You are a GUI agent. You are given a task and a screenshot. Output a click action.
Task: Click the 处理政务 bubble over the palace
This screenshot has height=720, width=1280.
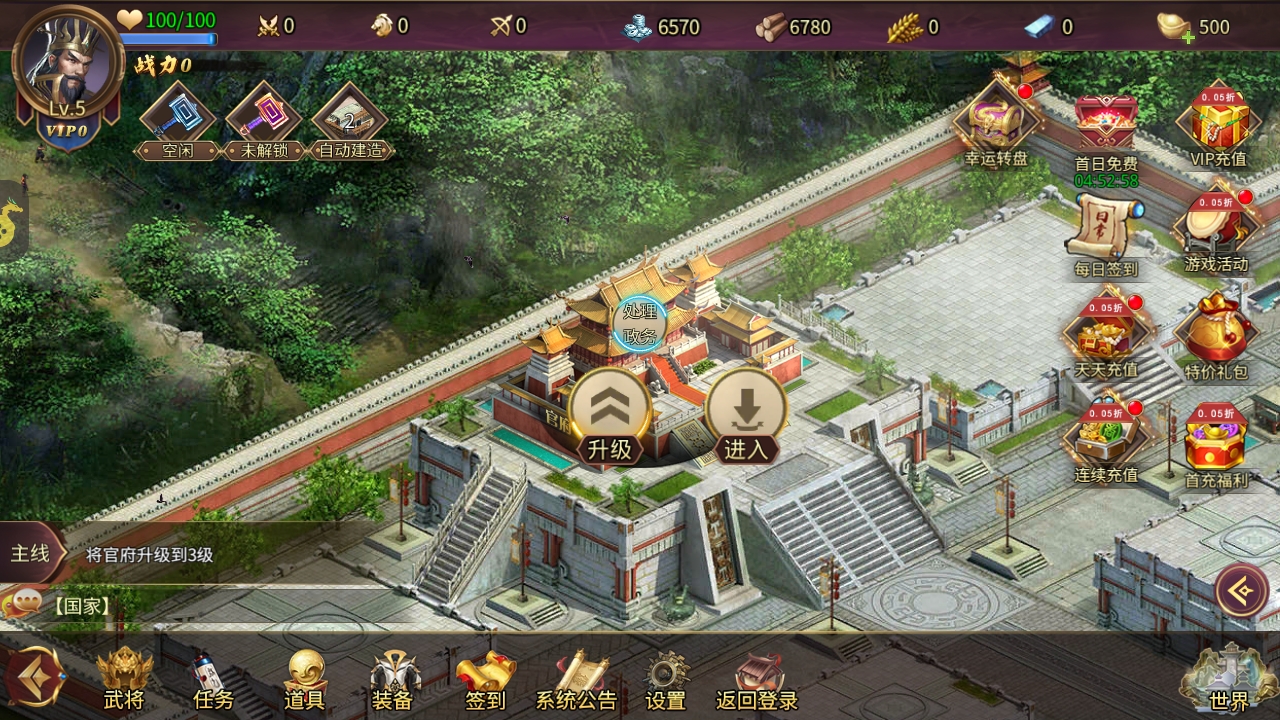(x=639, y=323)
